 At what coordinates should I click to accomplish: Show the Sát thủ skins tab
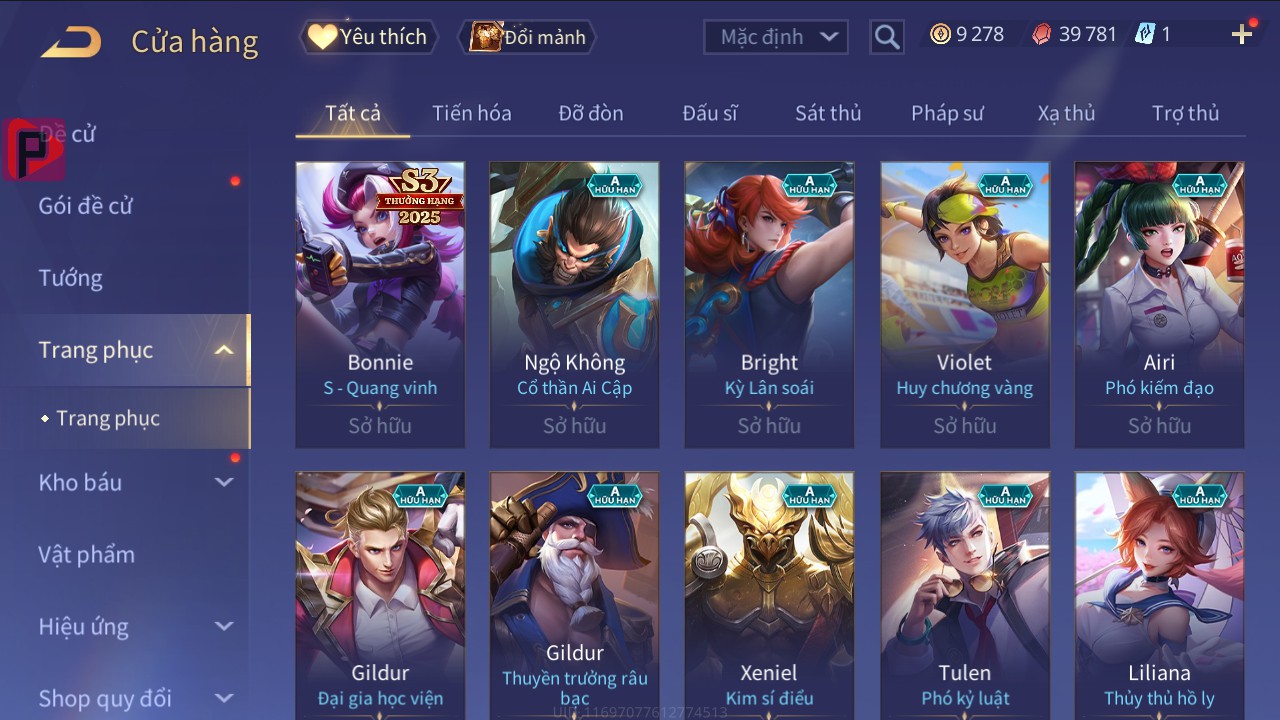[828, 113]
